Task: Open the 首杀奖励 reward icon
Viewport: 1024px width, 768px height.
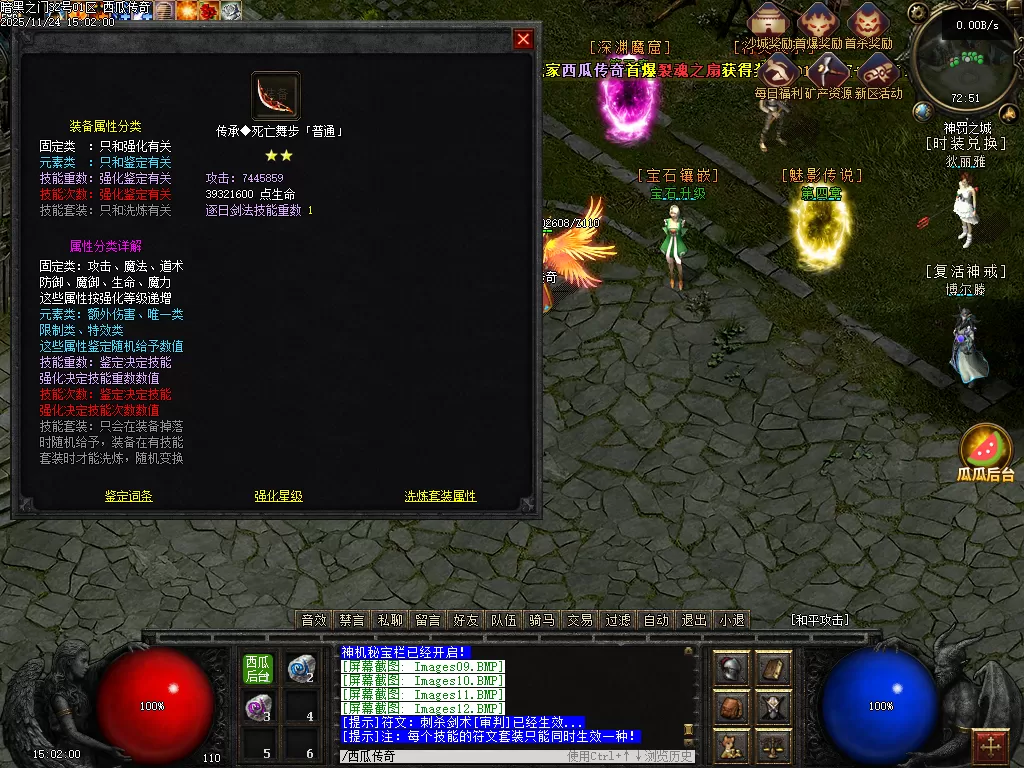Action: click(x=867, y=22)
